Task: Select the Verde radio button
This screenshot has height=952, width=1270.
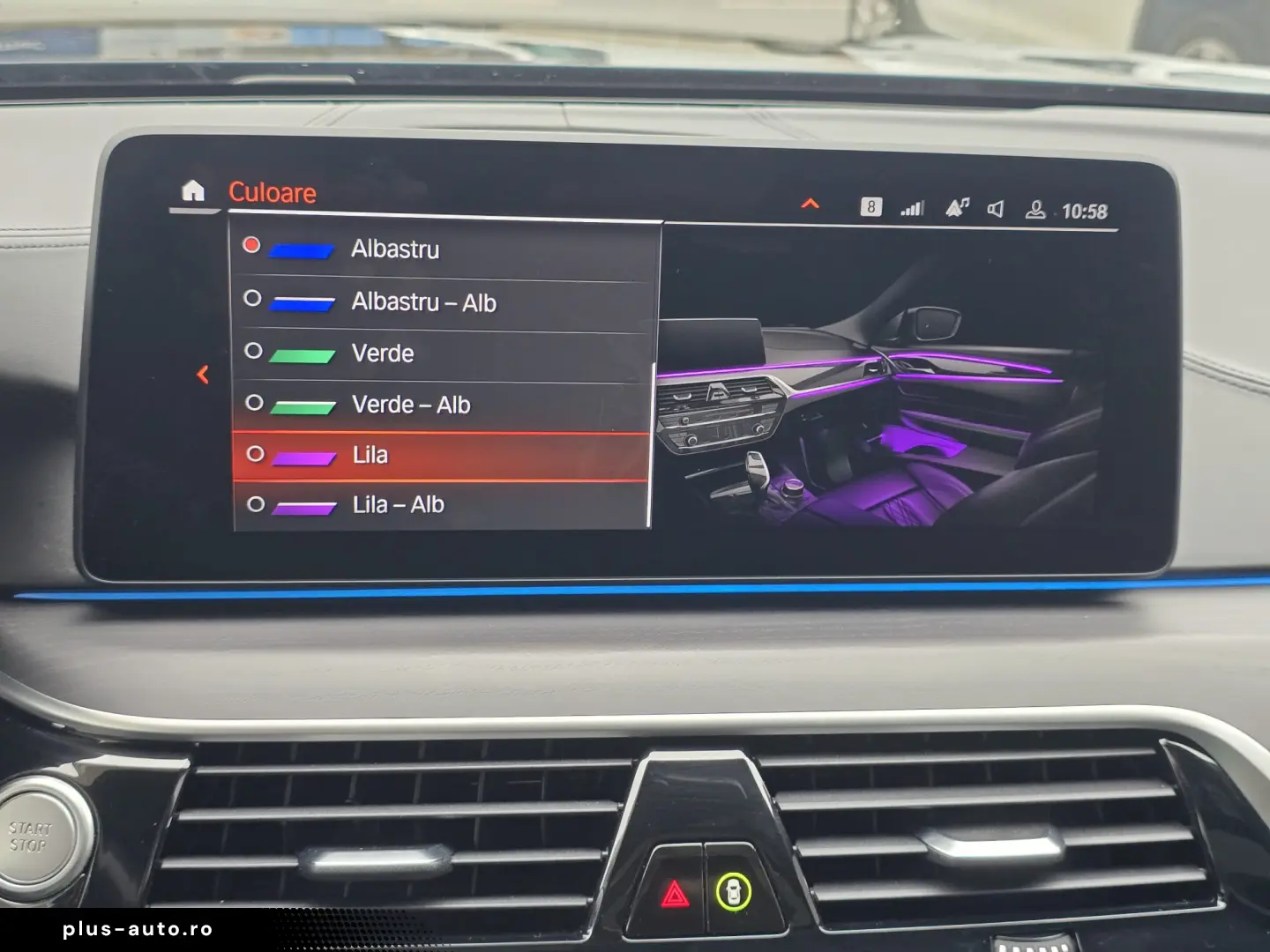Action: 254,352
